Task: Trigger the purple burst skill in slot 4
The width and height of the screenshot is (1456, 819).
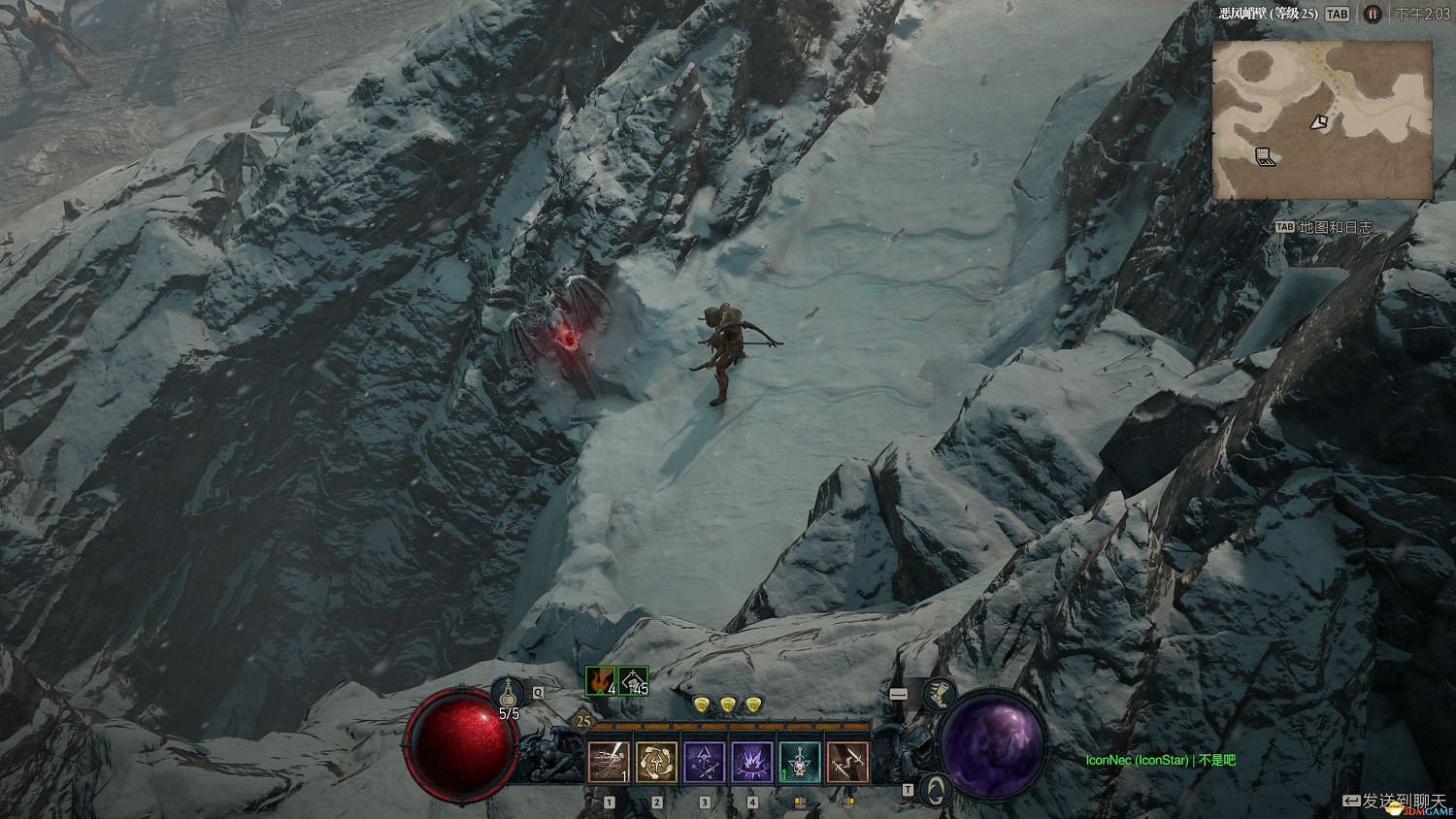Action: pos(751,763)
